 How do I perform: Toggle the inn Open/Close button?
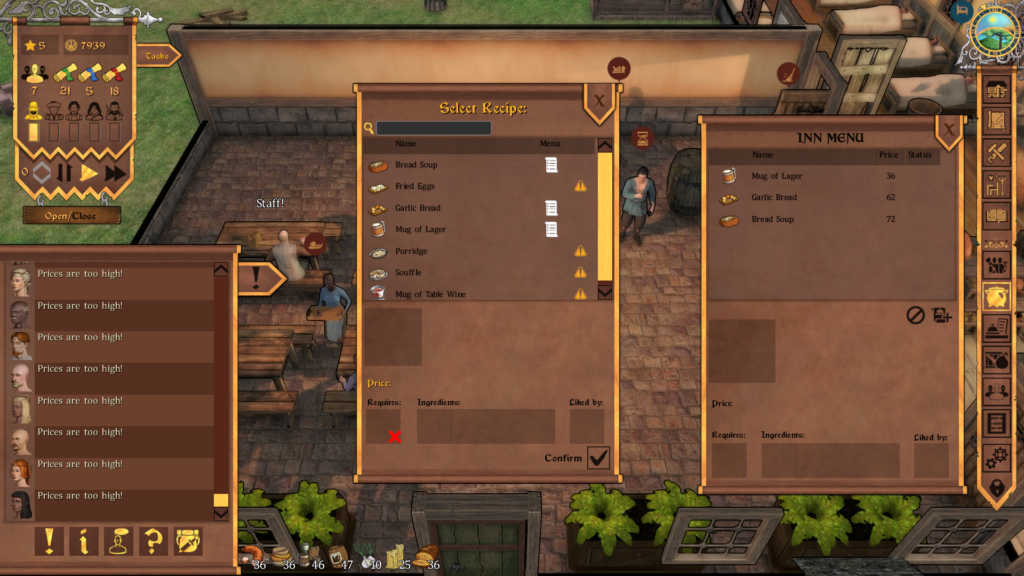point(71,215)
